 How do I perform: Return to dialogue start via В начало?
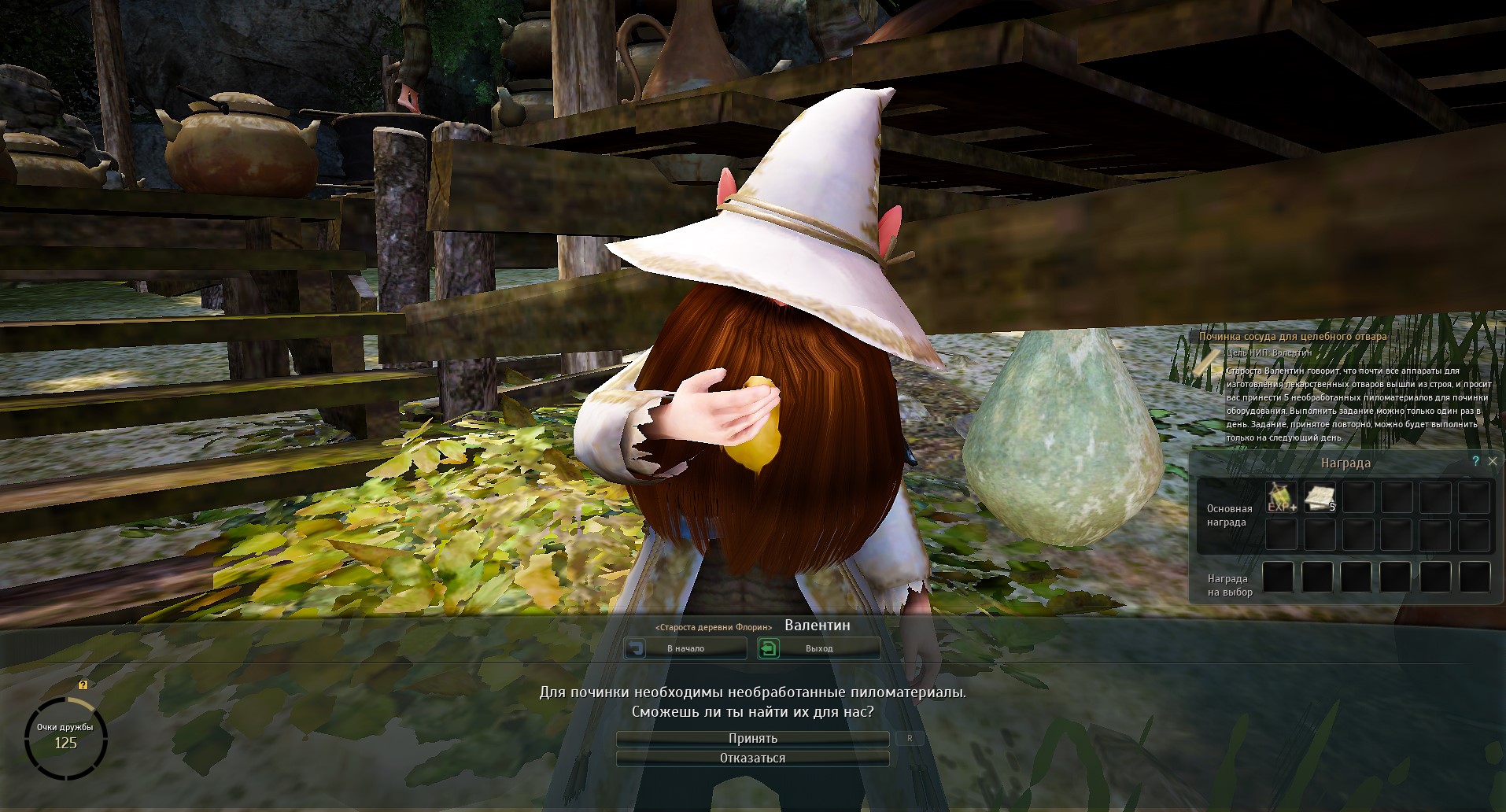pyautogui.click(x=685, y=648)
